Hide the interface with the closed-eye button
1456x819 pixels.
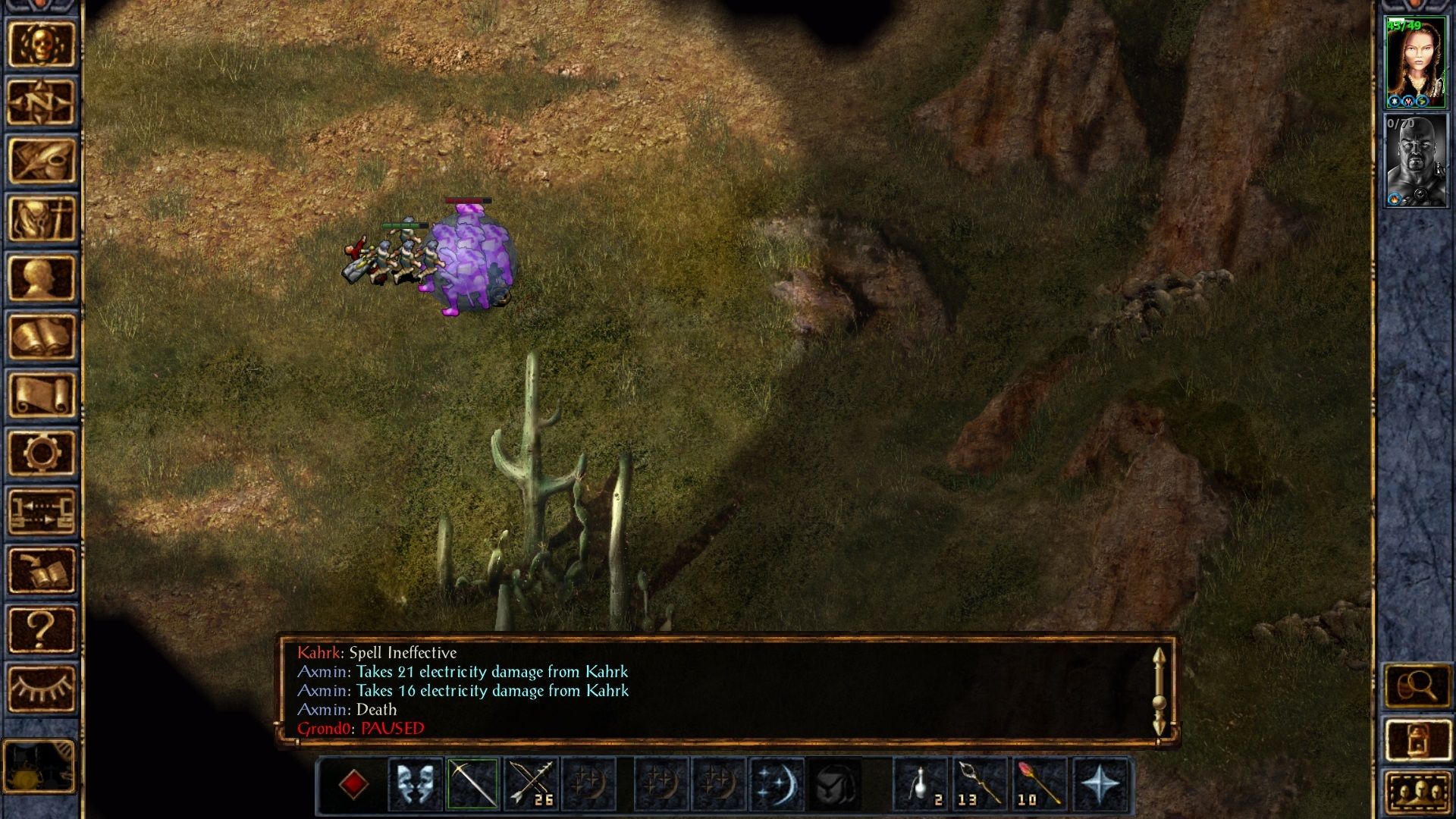(41, 688)
